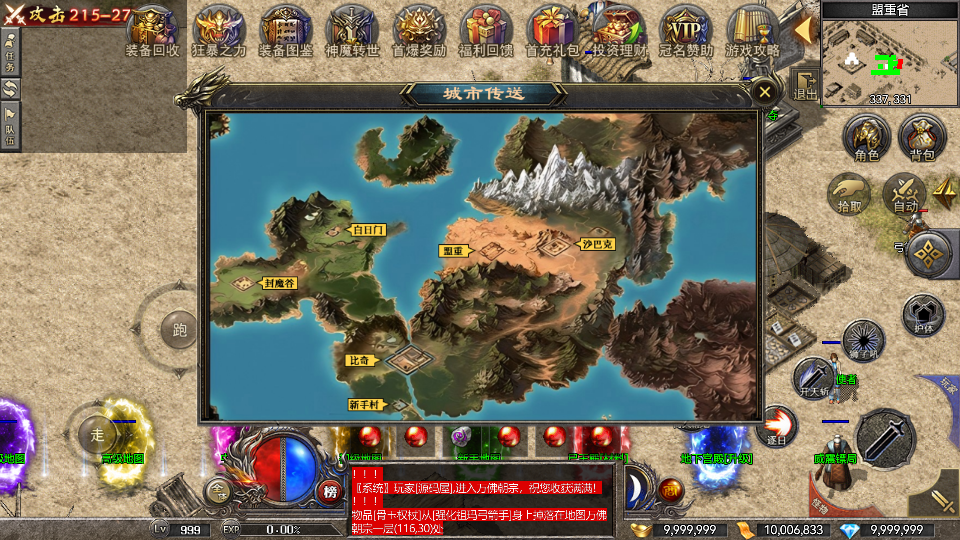Teleport to 新手村 novice village

pyautogui.click(x=363, y=405)
